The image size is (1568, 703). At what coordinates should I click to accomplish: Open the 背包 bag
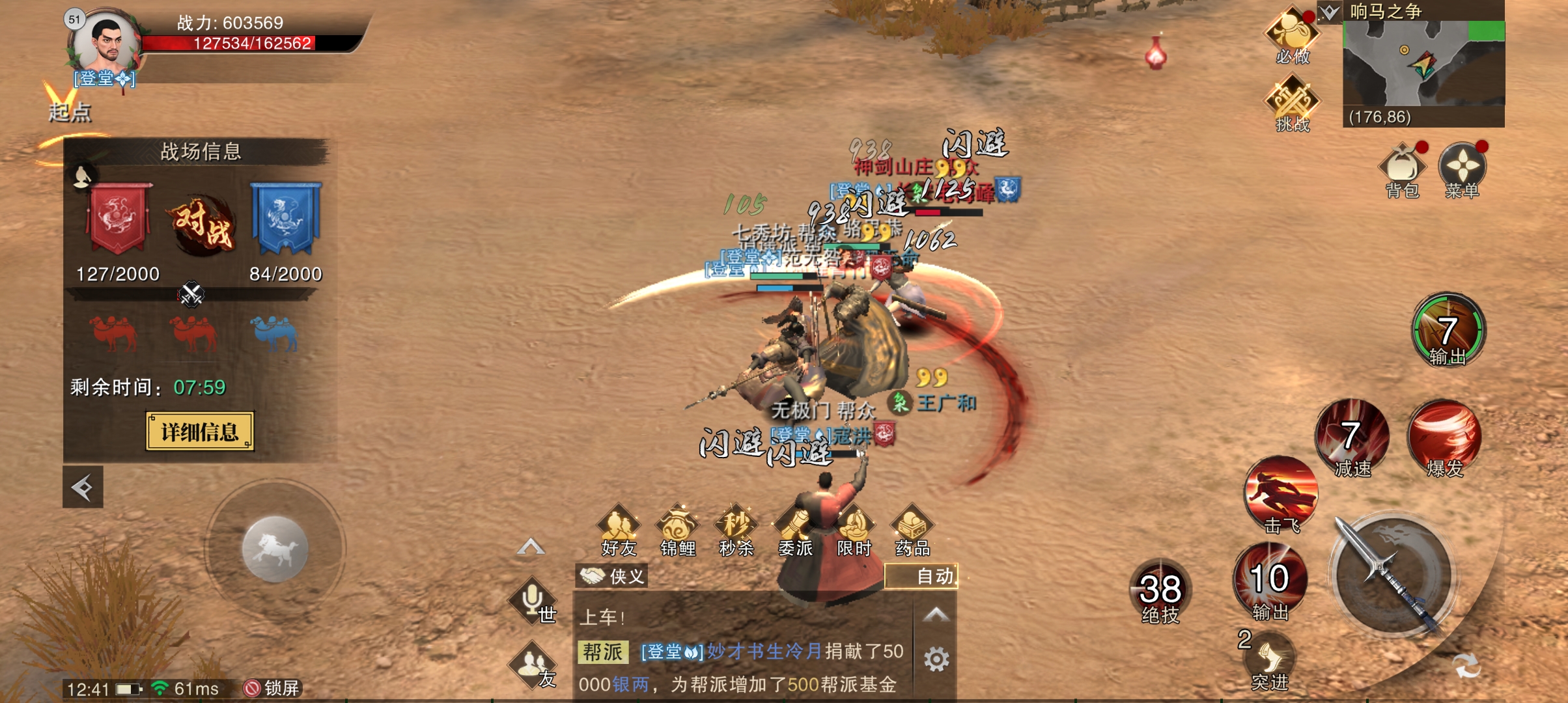coord(1402,169)
